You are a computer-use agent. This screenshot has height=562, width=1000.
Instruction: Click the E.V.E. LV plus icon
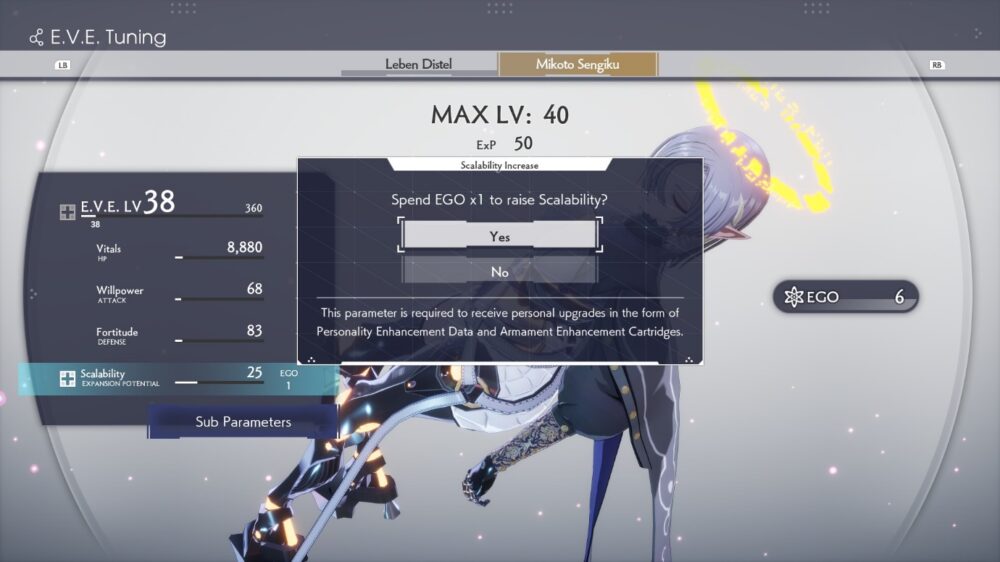tap(67, 211)
